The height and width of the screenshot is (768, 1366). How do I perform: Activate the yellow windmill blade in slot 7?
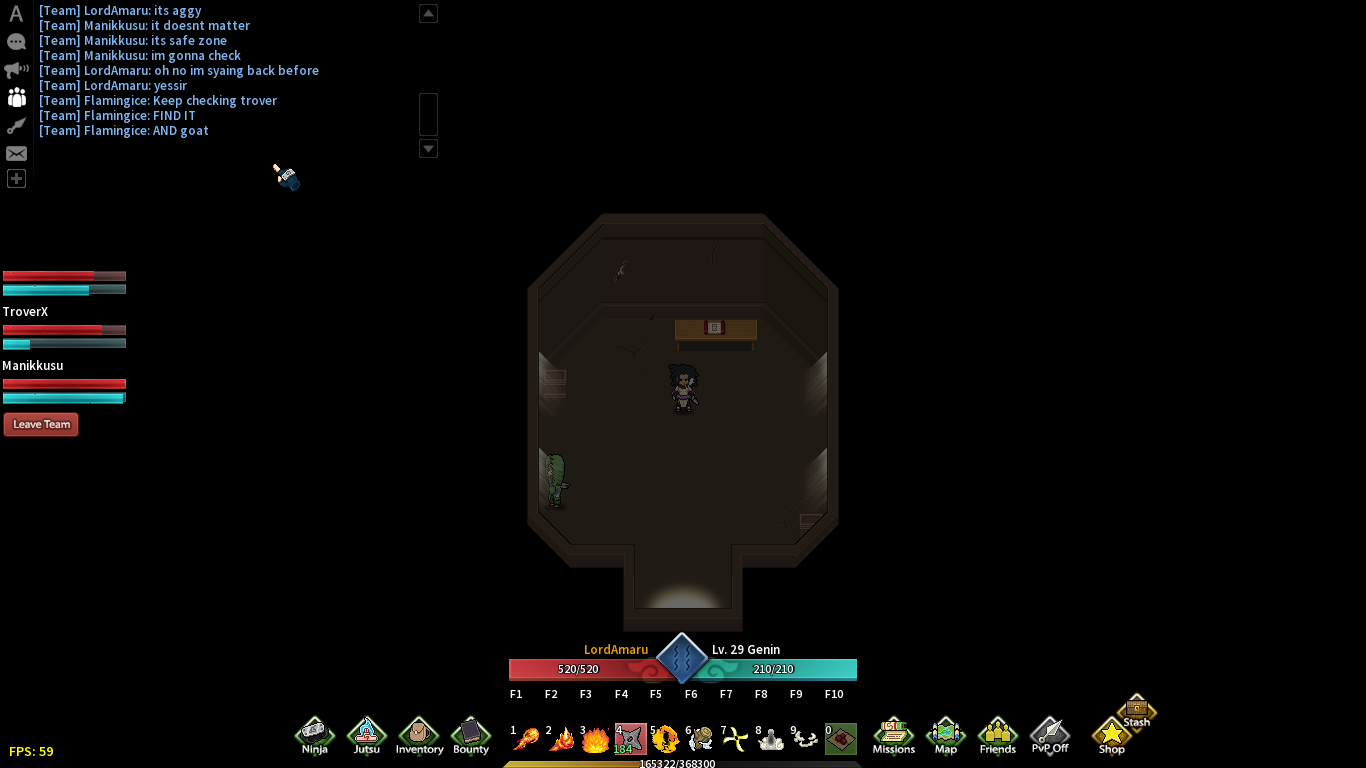735,739
